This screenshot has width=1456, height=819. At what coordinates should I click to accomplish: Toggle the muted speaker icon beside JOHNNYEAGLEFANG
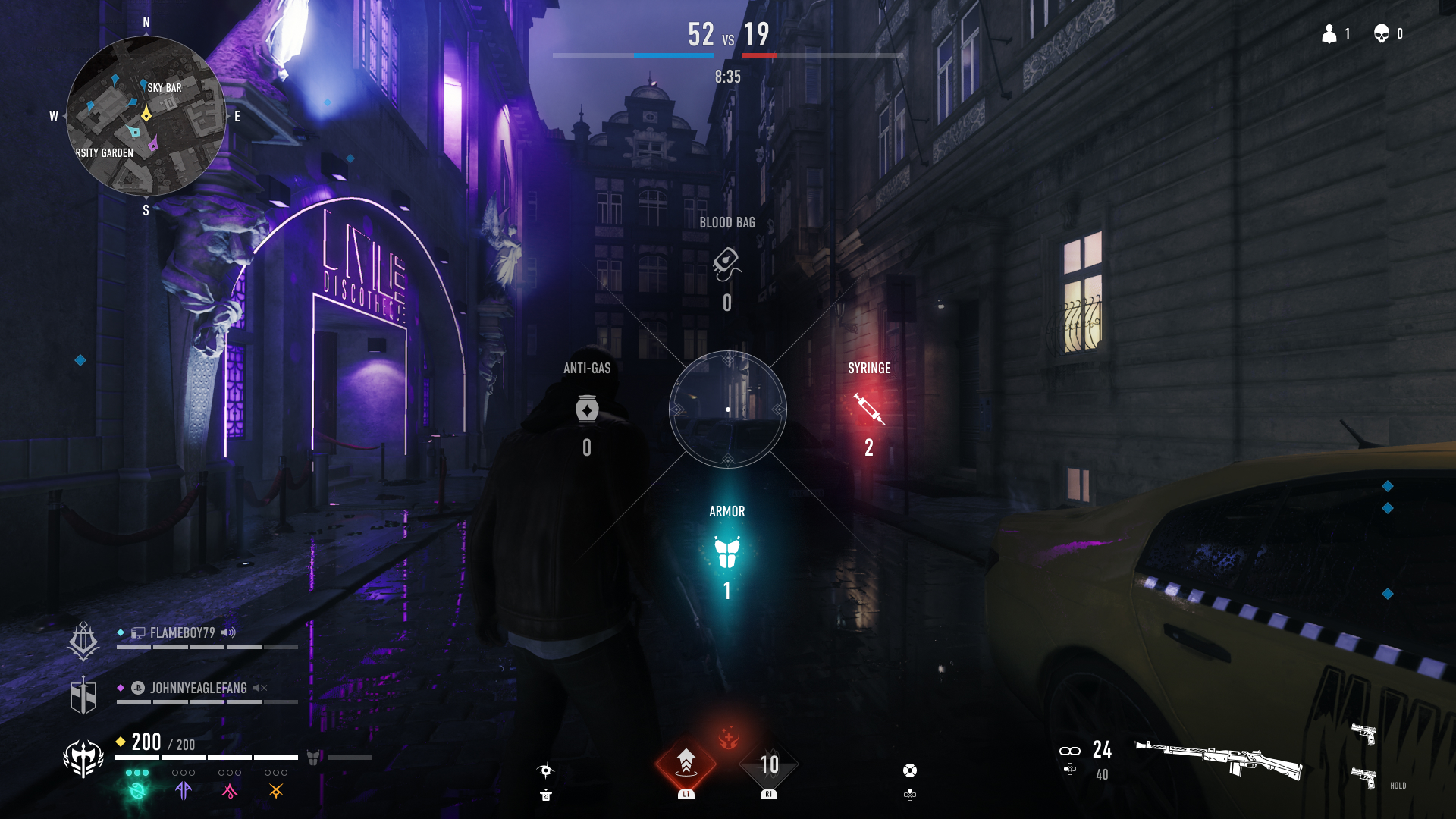pos(260,688)
